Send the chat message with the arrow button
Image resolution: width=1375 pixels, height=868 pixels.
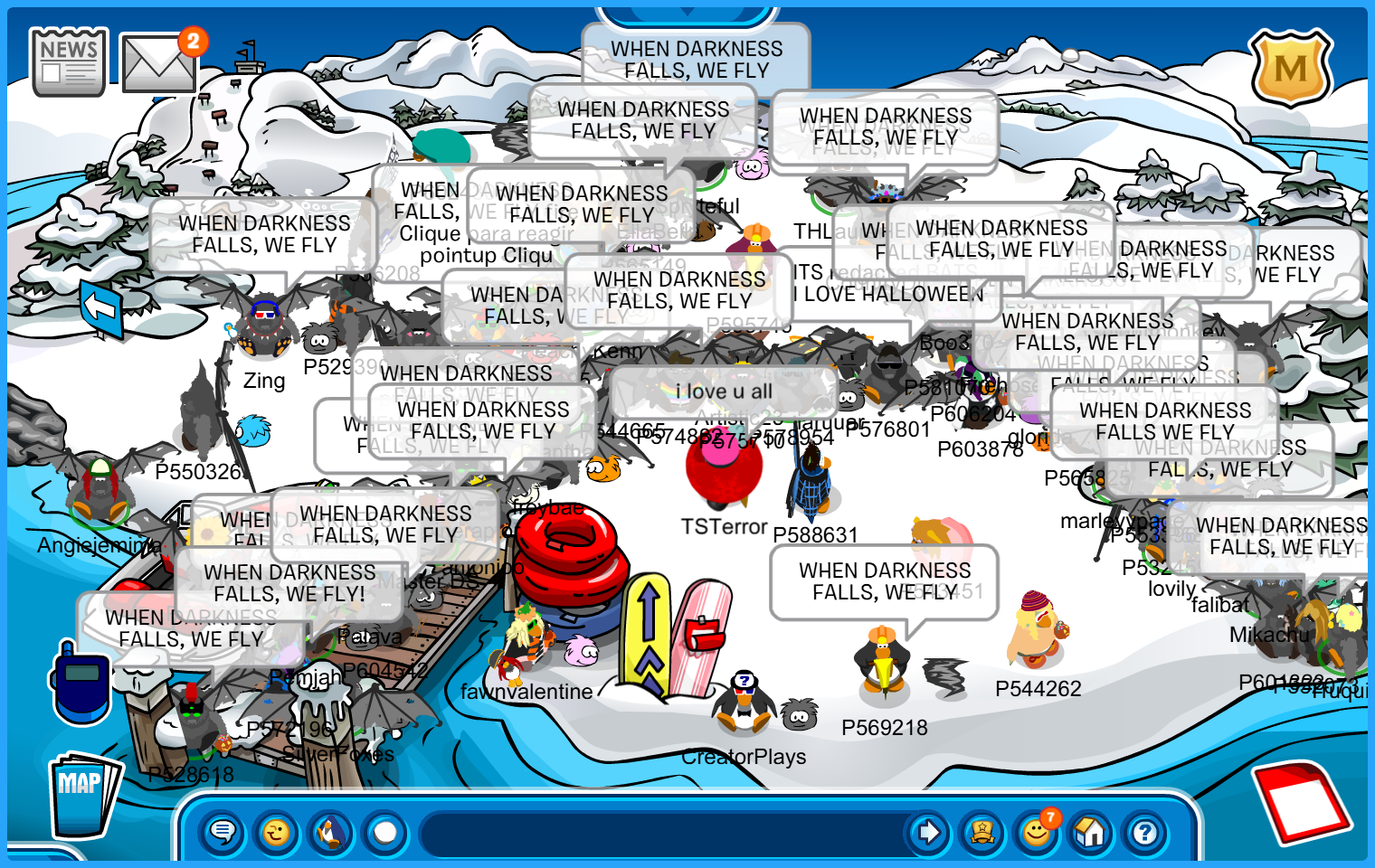[928, 832]
